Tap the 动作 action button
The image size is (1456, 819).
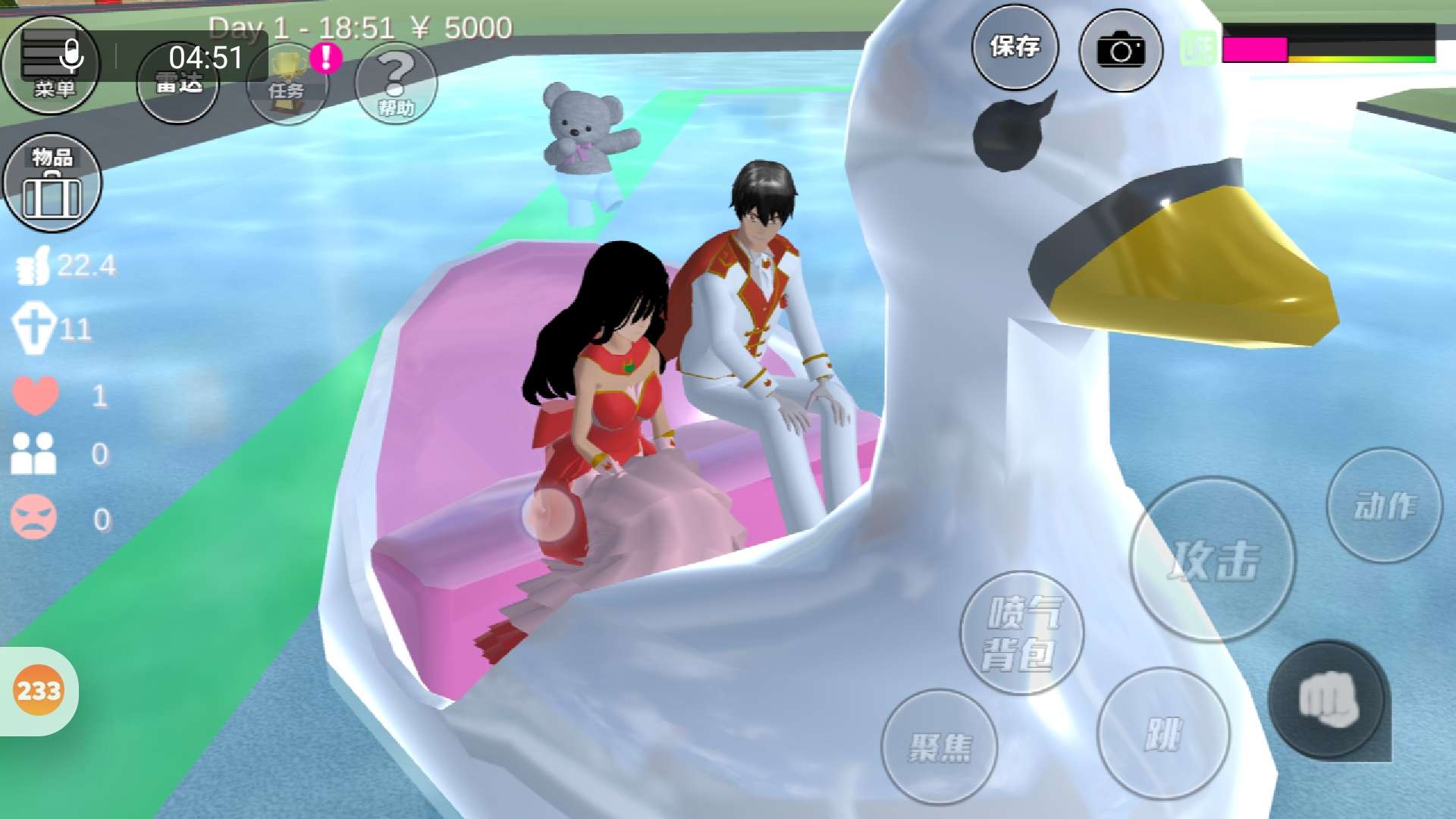click(x=1384, y=506)
